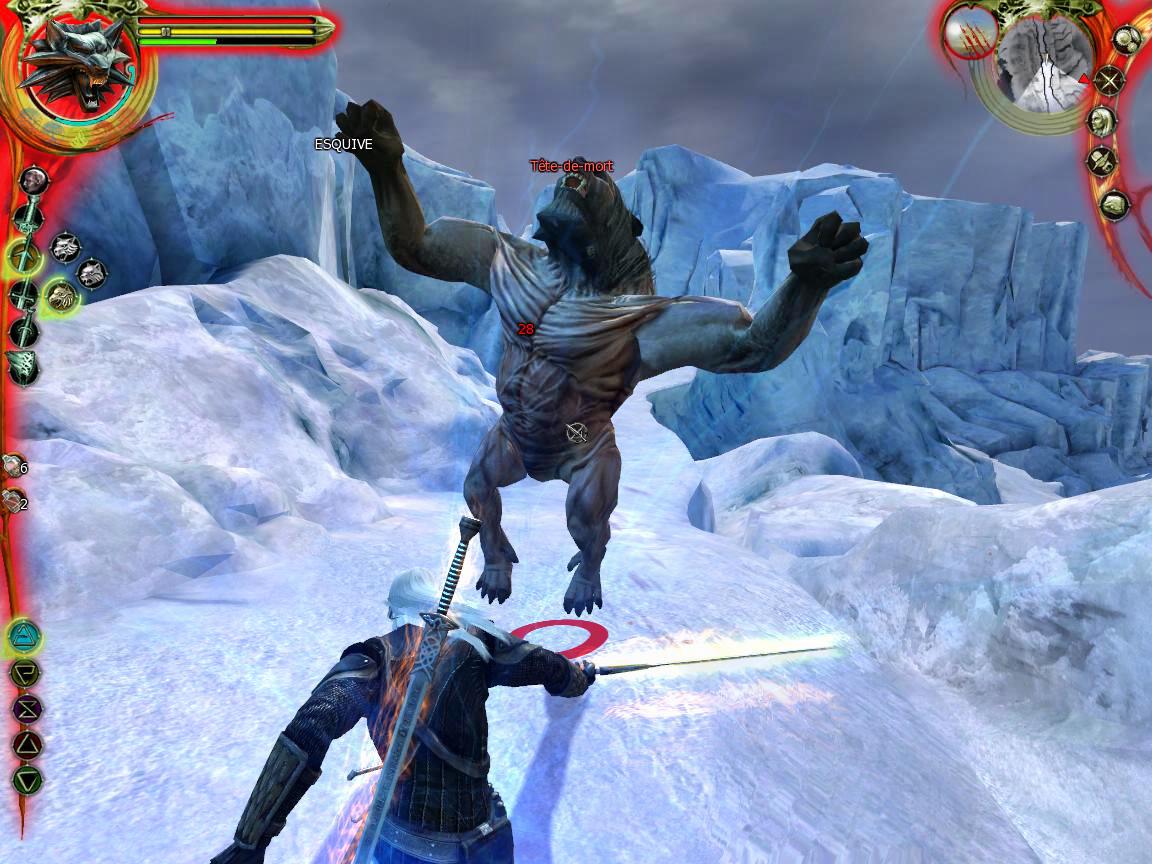Cast the highlighted cyan Aard sign
This screenshot has width=1152, height=864.
click(x=24, y=634)
